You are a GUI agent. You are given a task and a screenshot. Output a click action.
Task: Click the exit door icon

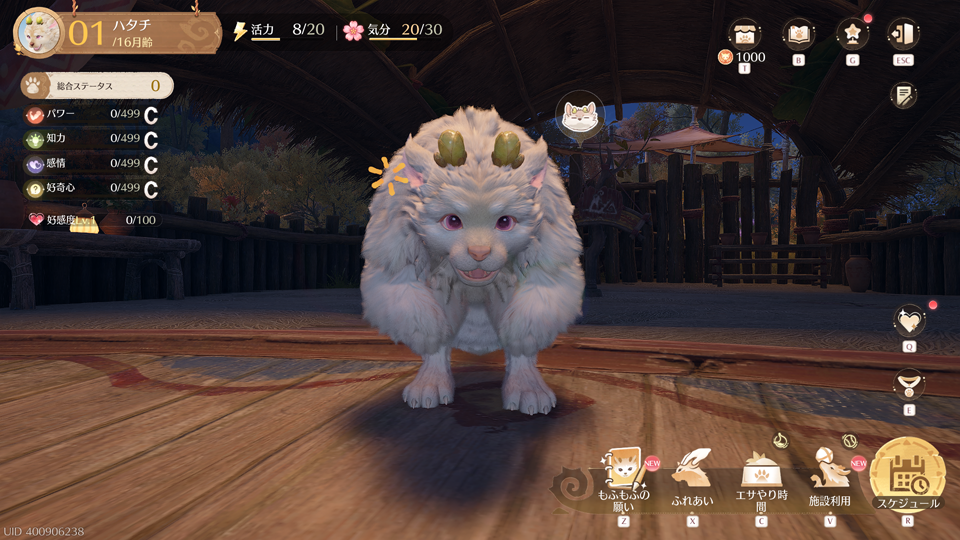coord(903,34)
